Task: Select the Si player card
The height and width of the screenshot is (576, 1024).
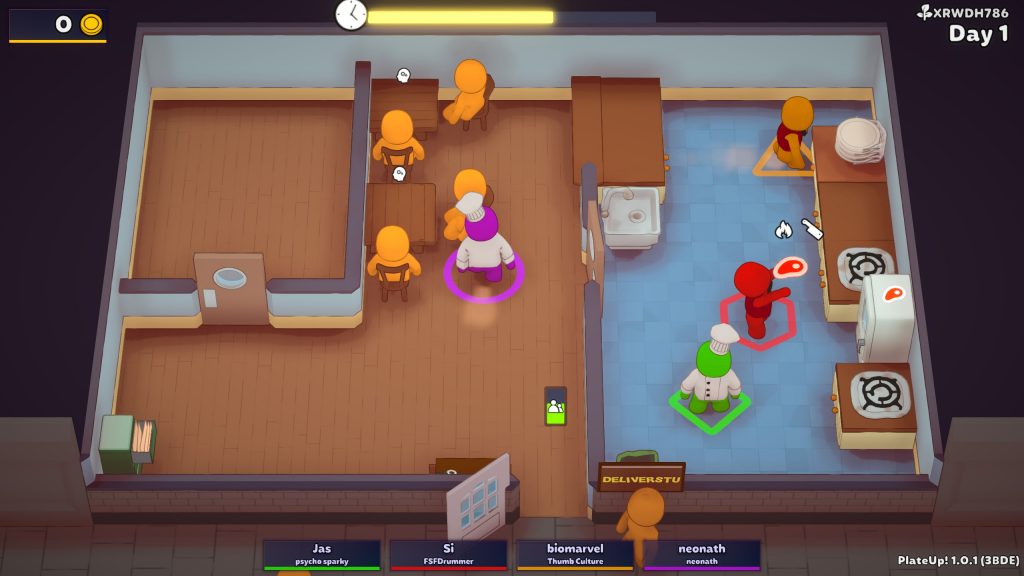Action: tap(448, 555)
